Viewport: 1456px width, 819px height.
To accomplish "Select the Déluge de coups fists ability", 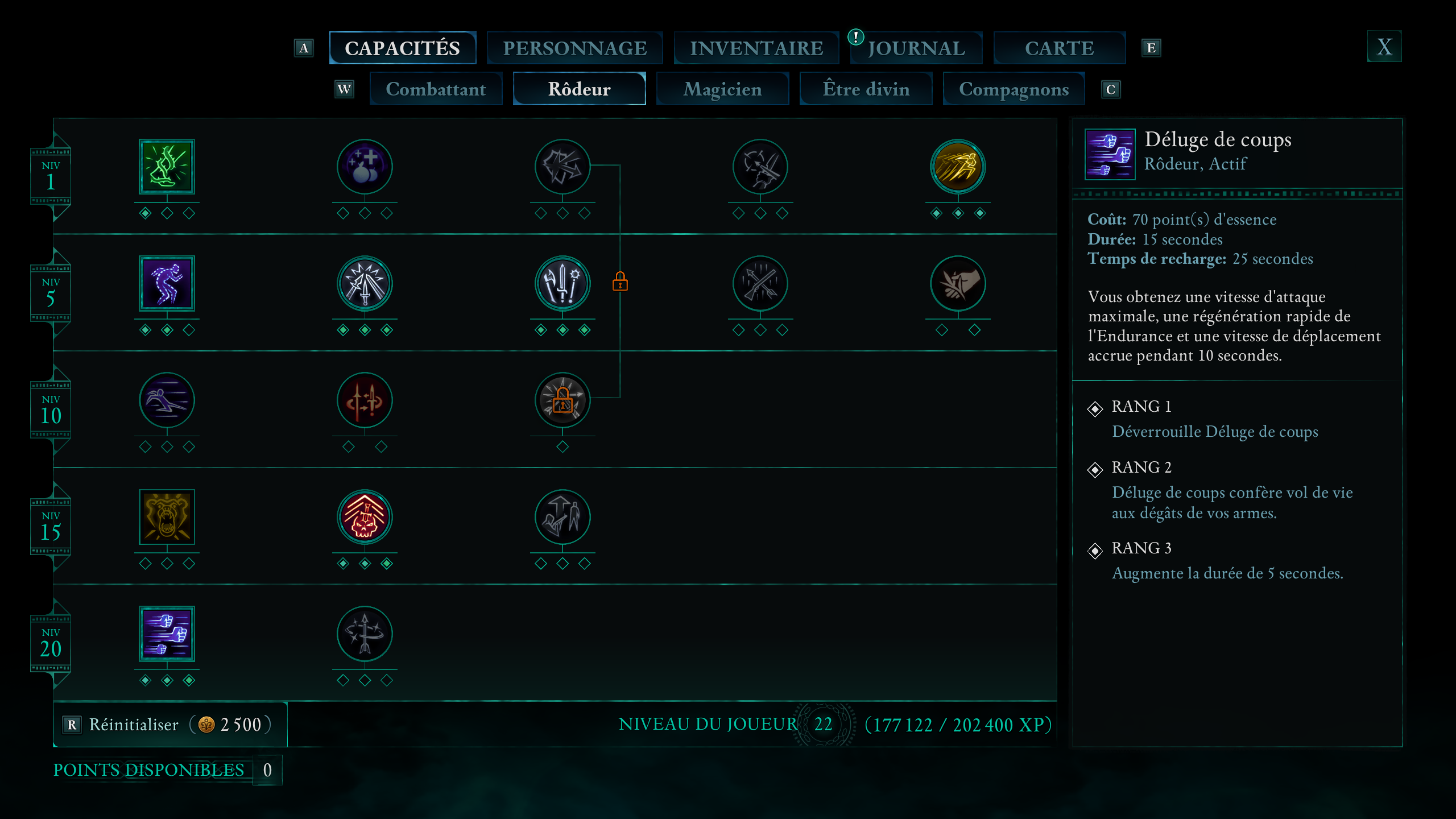I will 167,634.
